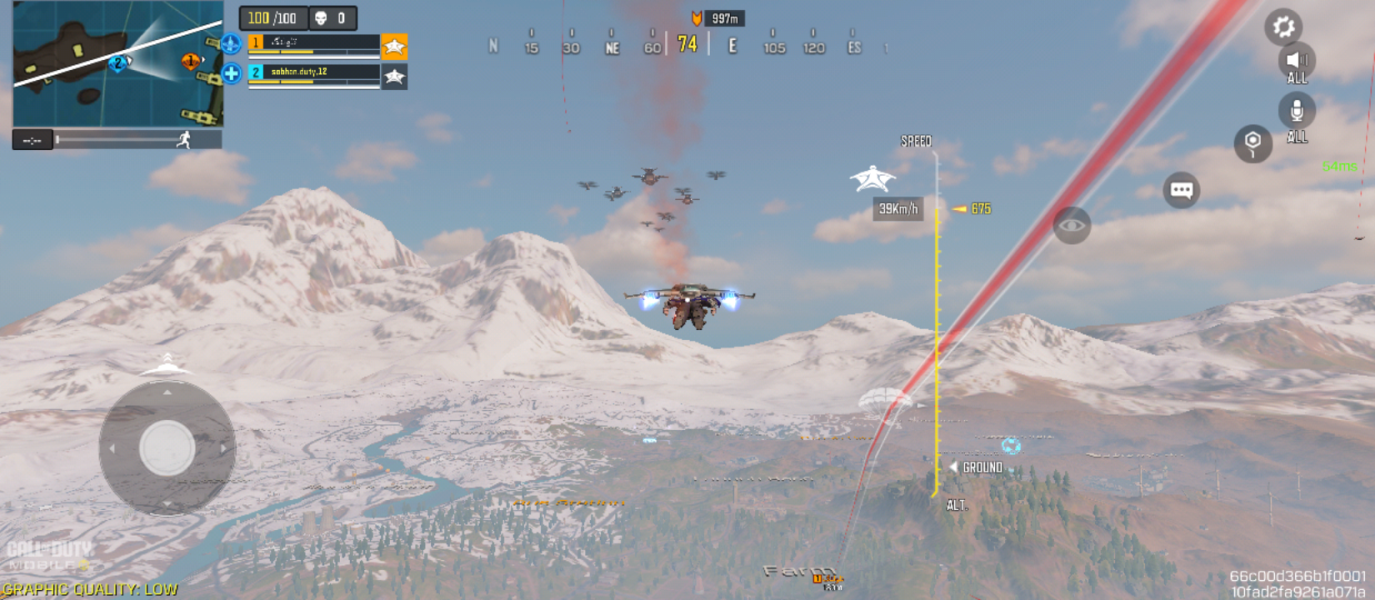1375x600 pixels.
Task: Tap the eye free-look button
Action: [1071, 225]
